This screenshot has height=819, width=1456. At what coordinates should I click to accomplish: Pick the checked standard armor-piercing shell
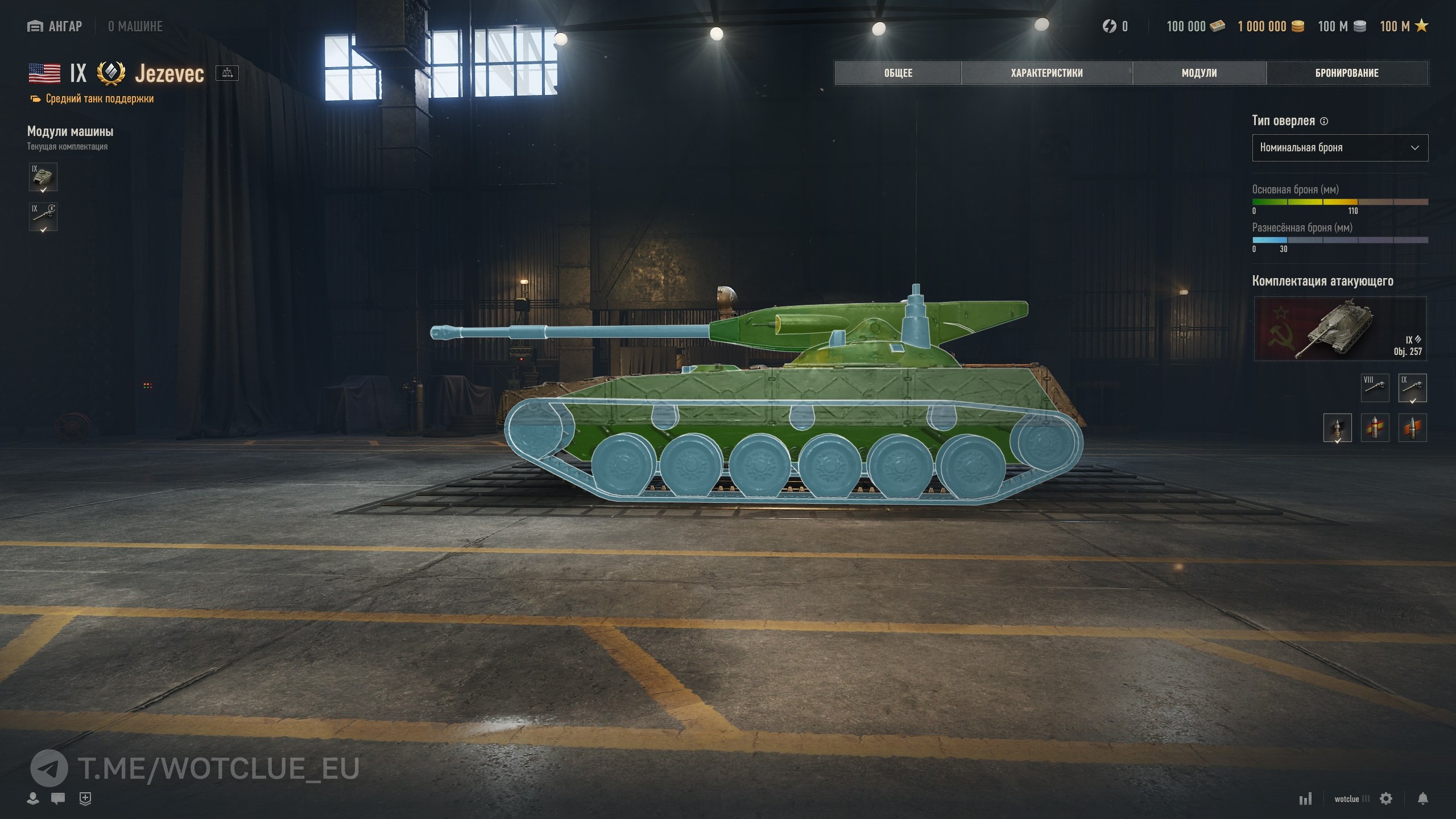coord(1337,428)
